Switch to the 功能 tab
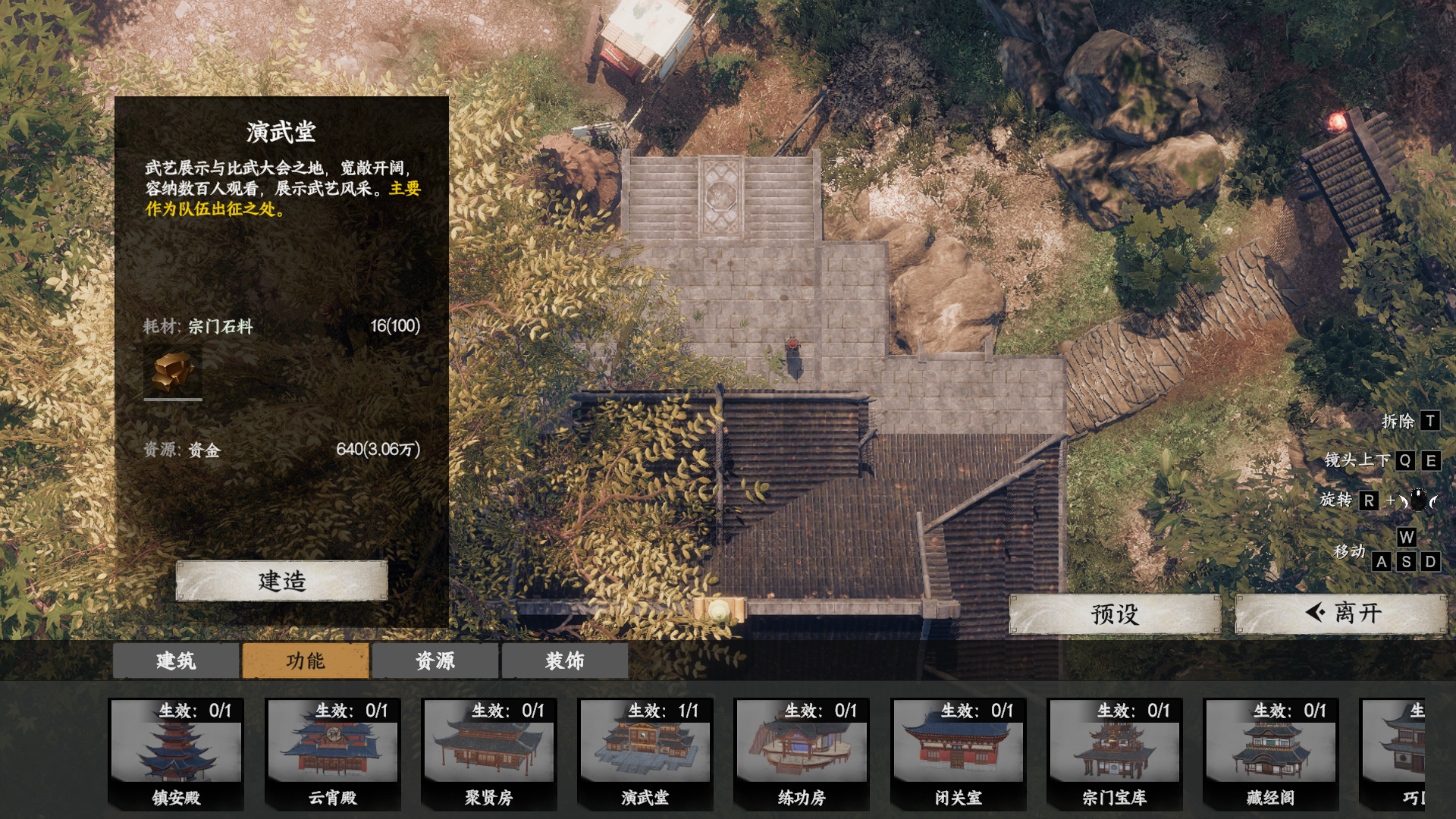1456x819 pixels. [306, 661]
